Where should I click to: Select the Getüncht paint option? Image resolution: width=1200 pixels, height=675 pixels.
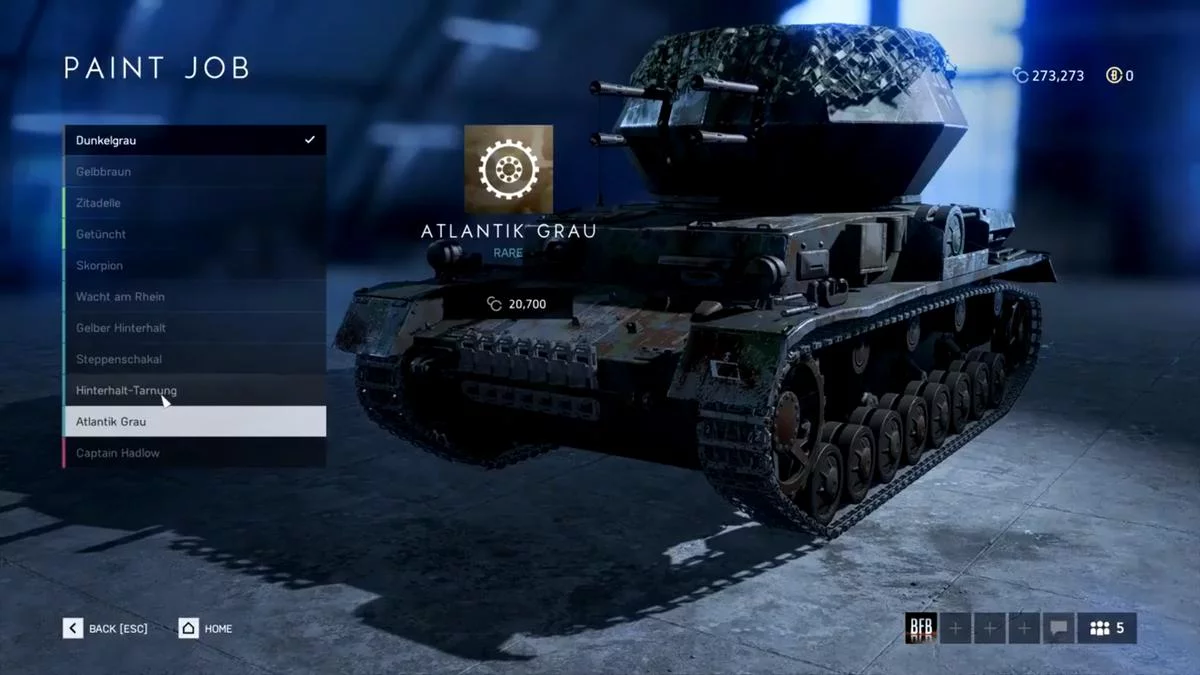click(x=195, y=234)
